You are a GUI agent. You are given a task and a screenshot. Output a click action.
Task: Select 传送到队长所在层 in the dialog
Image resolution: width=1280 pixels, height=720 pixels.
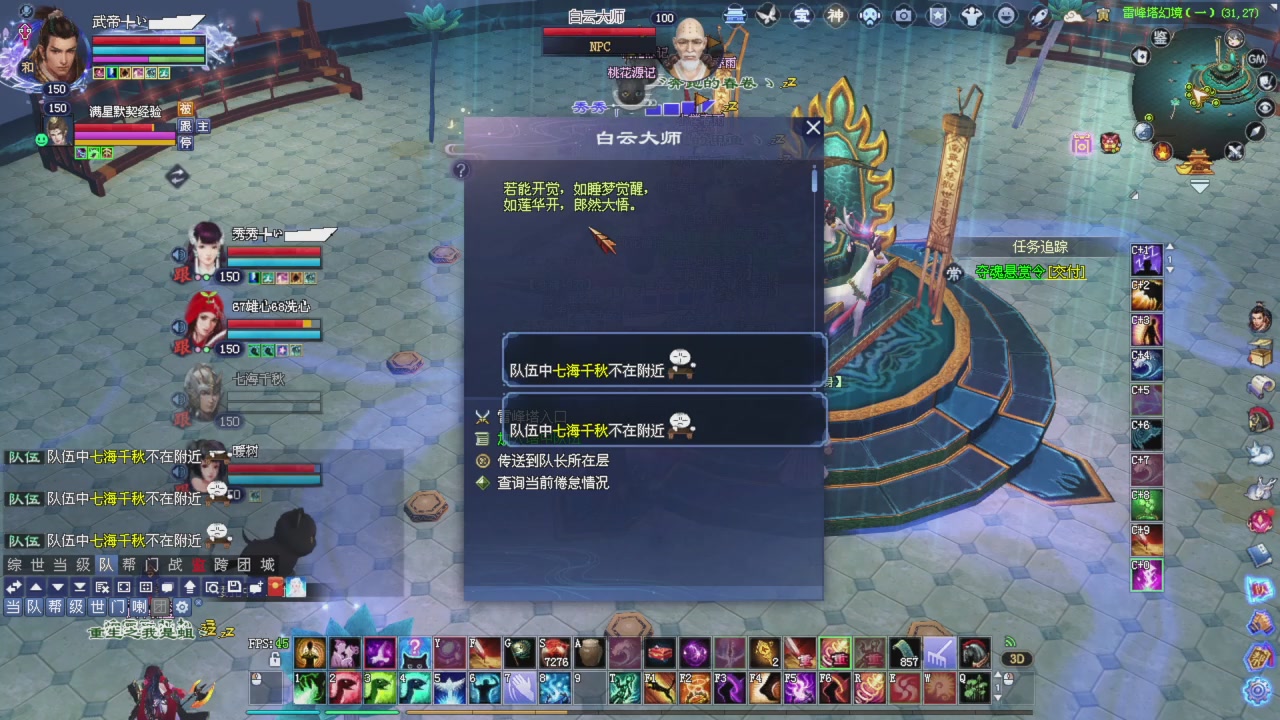tap(556, 461)
